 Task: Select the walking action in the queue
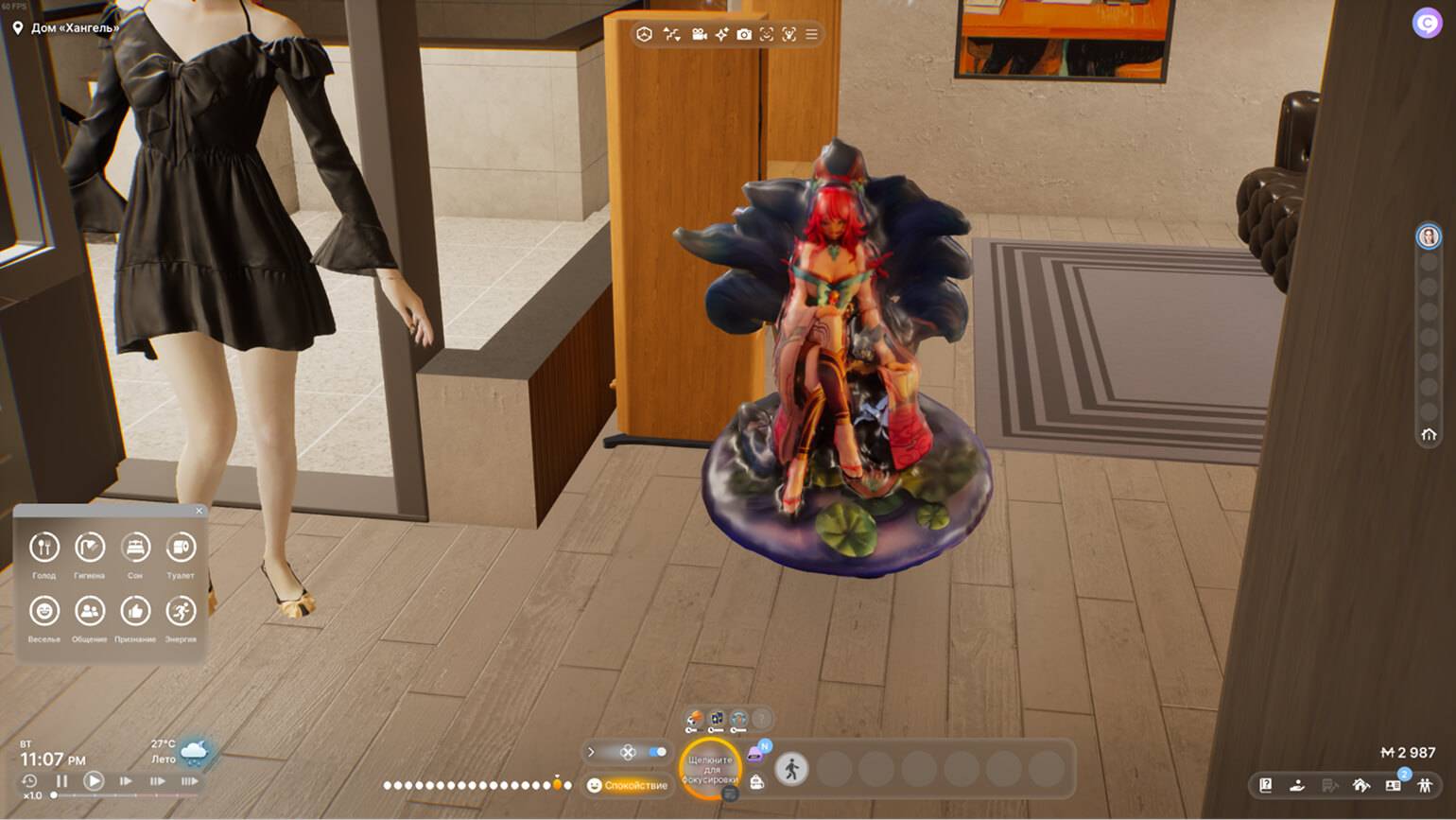pos(792,769)
